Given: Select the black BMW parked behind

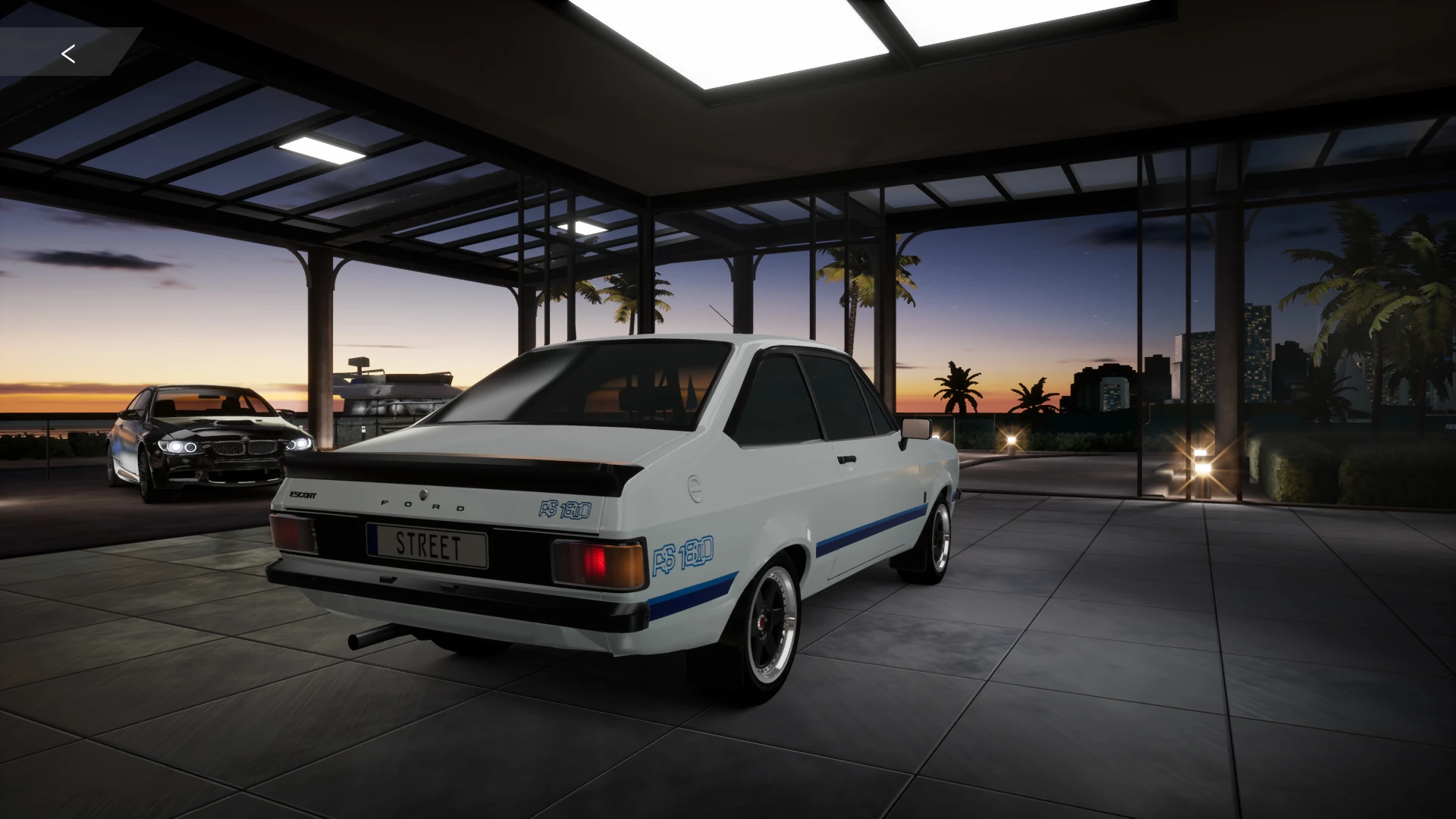Looking at the screenshot, I should (x=212, y=440).
